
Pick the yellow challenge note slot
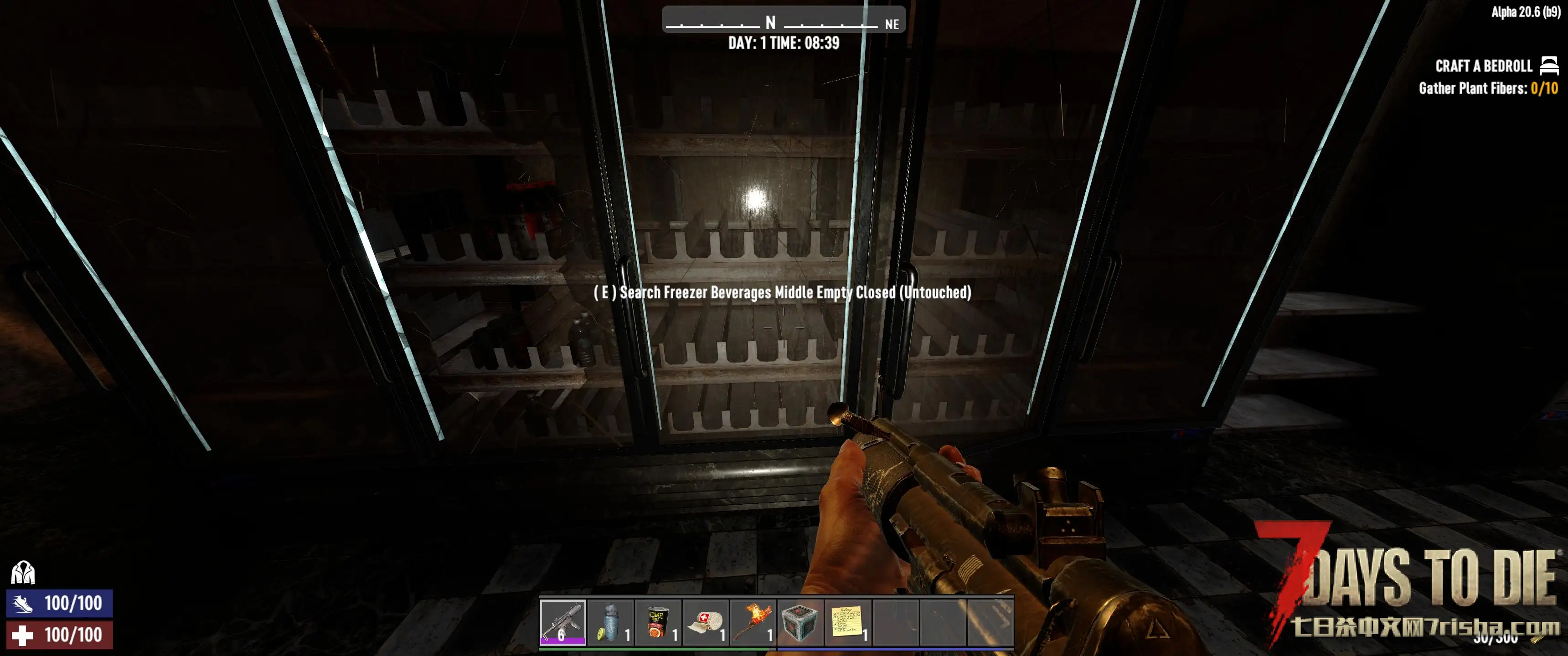(x=847, y=622)
